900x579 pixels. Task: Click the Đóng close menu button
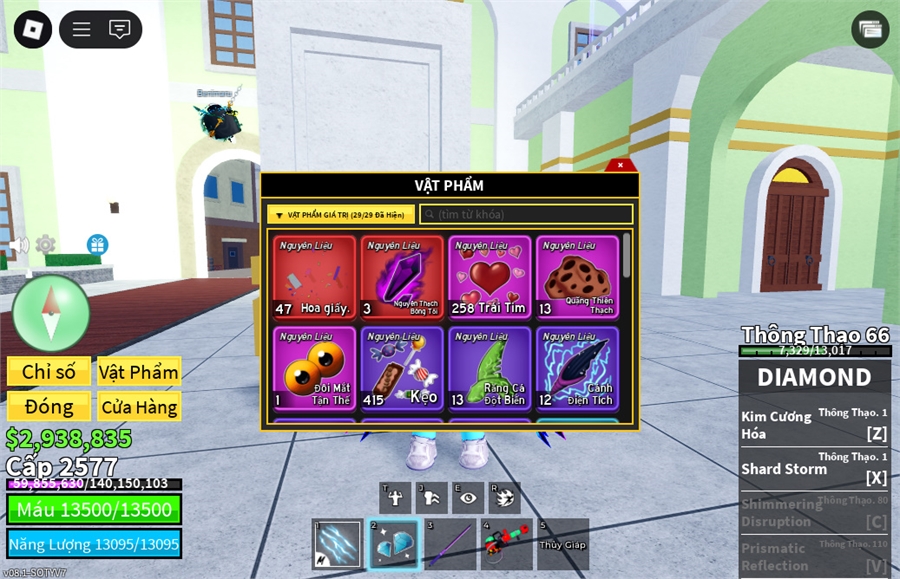pyautogui.click(x=49, y=406)
